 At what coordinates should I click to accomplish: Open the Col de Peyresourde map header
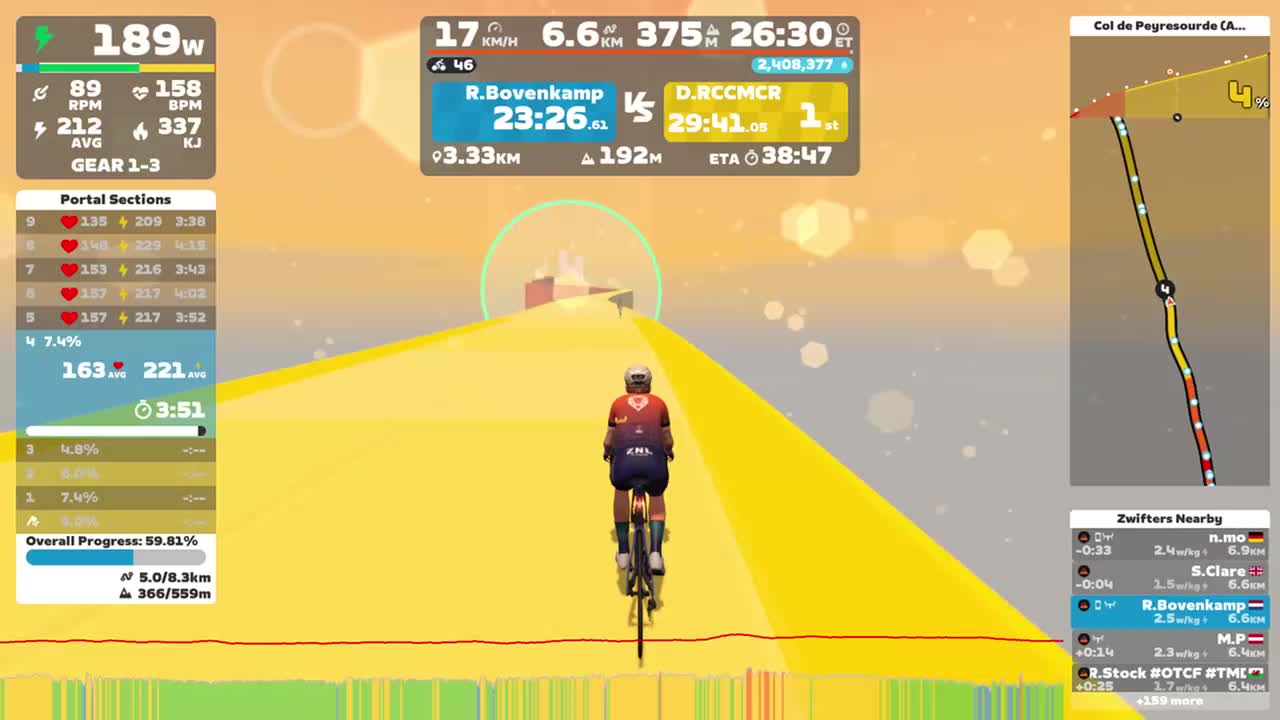[x=1170, y=25]
